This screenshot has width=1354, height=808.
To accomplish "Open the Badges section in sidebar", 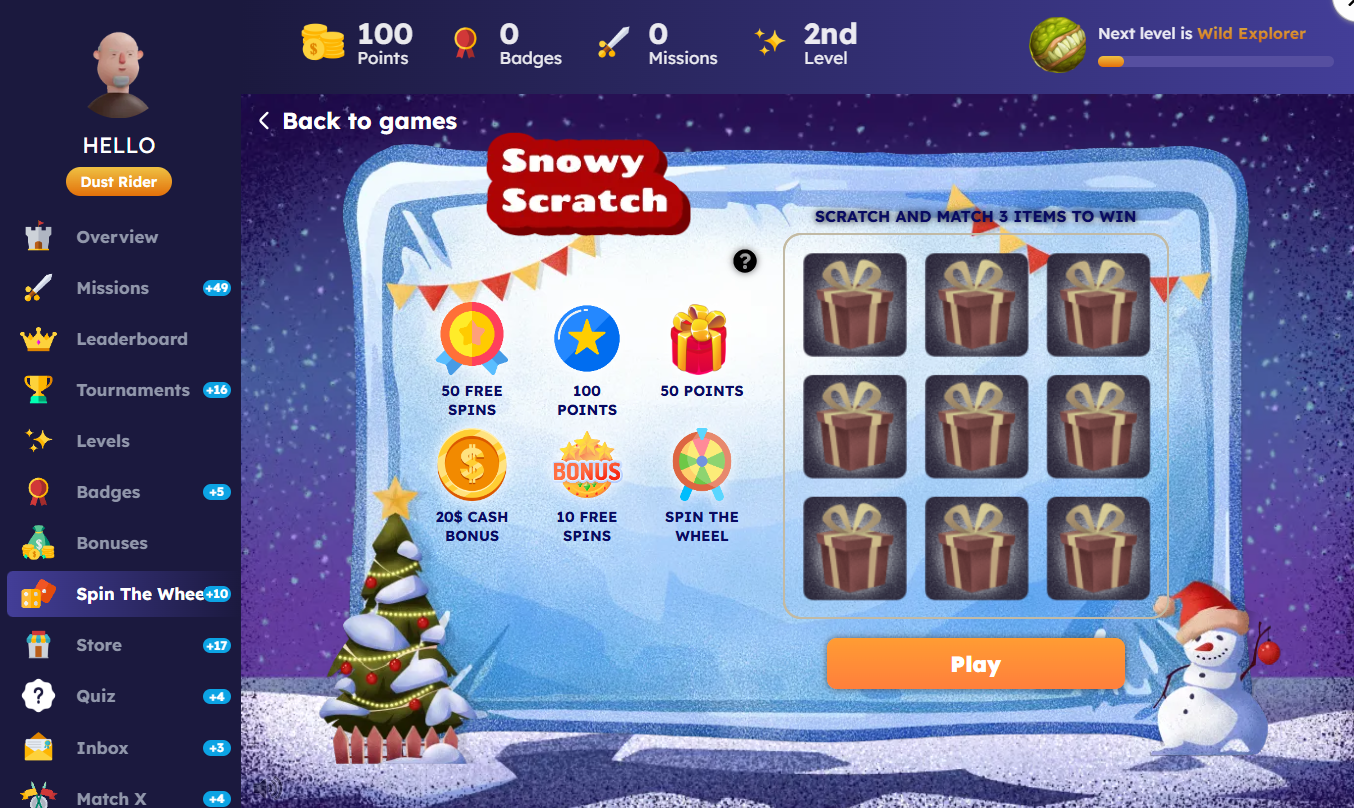I will (108, 492).
